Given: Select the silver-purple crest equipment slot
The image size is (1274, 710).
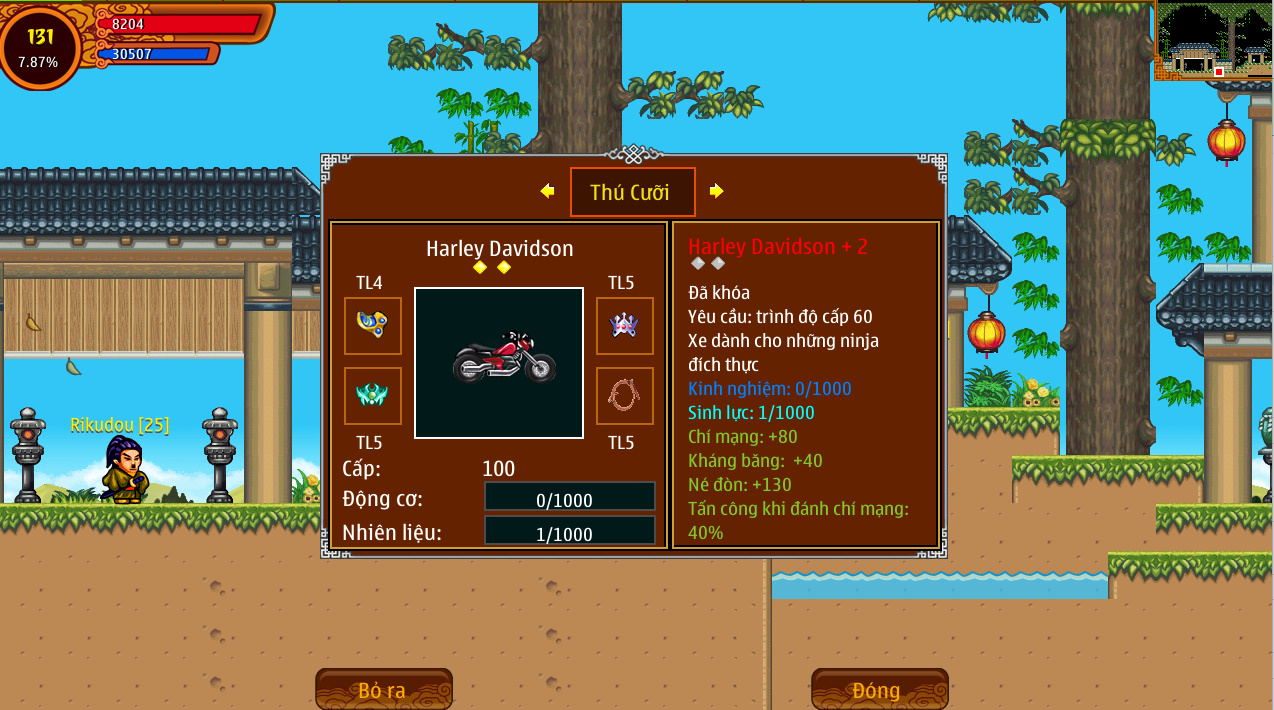Looking at the screenshot, I should [624, 325].
